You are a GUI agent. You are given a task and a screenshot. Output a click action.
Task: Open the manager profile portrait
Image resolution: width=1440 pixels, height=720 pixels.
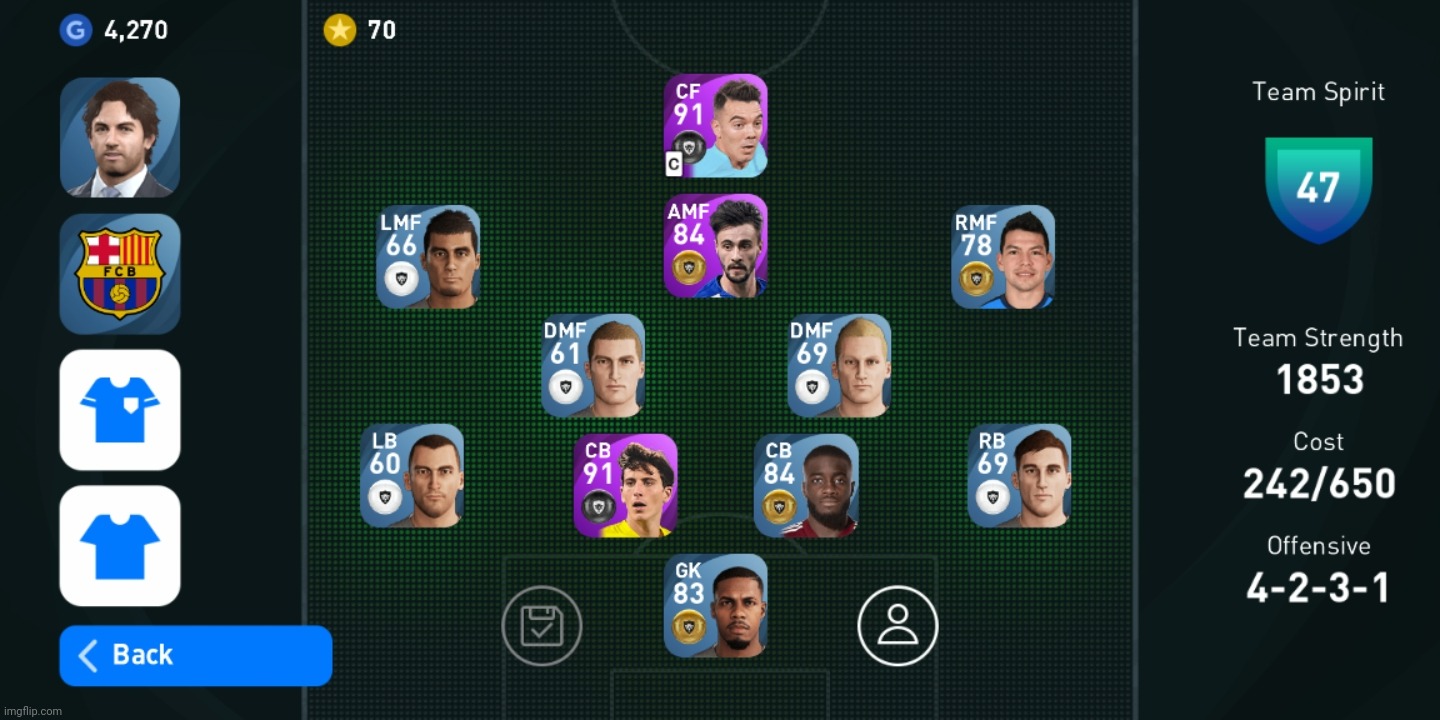click(120, 138)
